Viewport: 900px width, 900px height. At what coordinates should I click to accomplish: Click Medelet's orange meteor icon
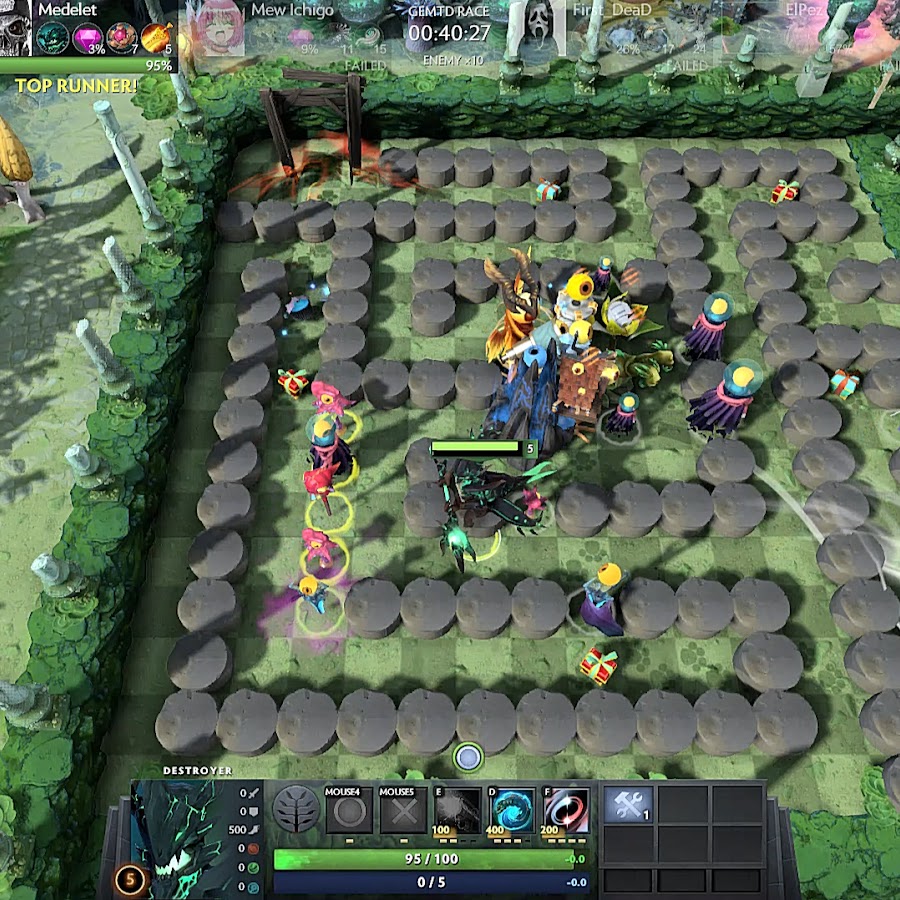click(155, 39)
